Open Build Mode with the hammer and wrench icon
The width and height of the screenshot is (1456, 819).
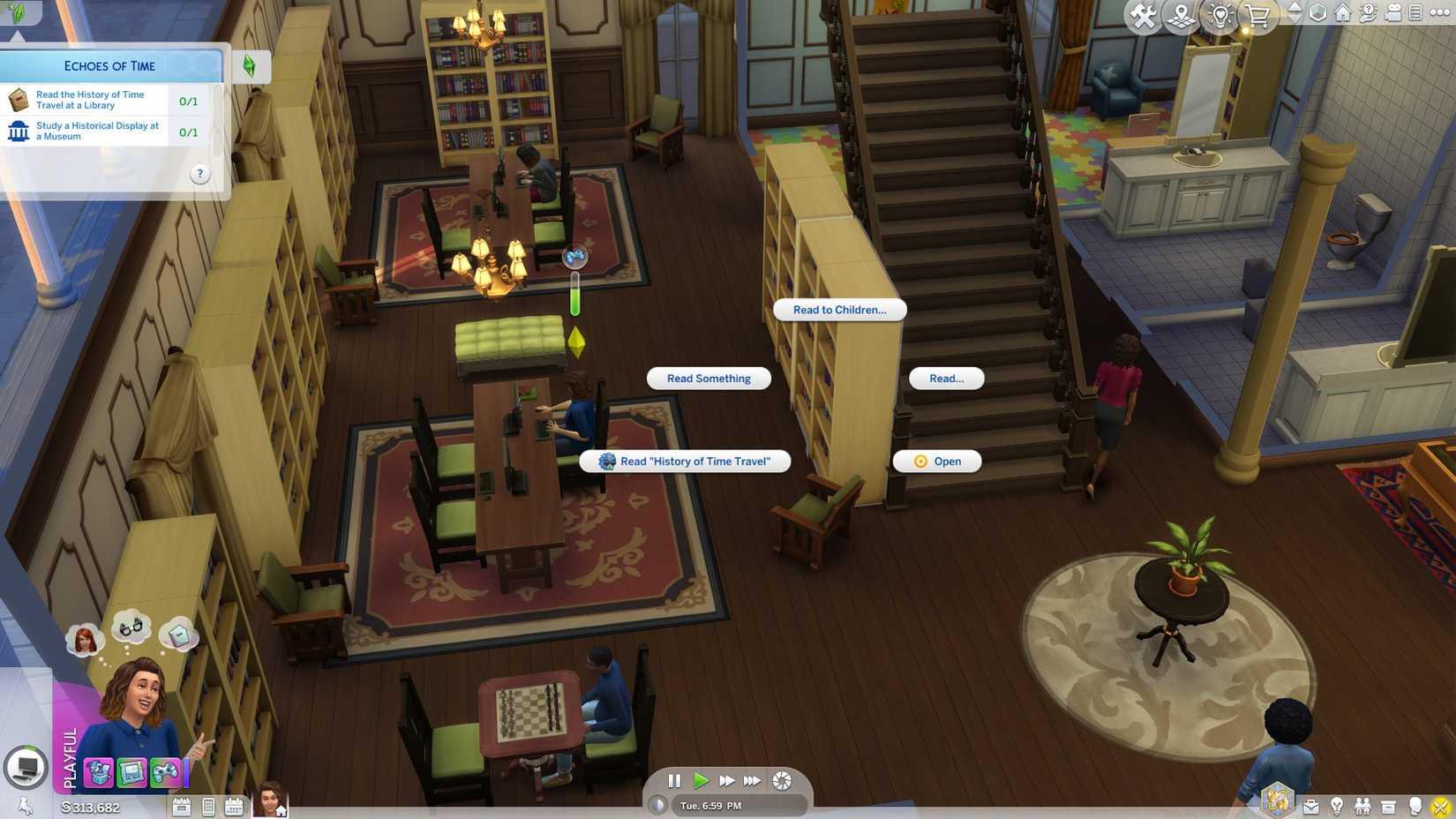(x=1143, y=15)
